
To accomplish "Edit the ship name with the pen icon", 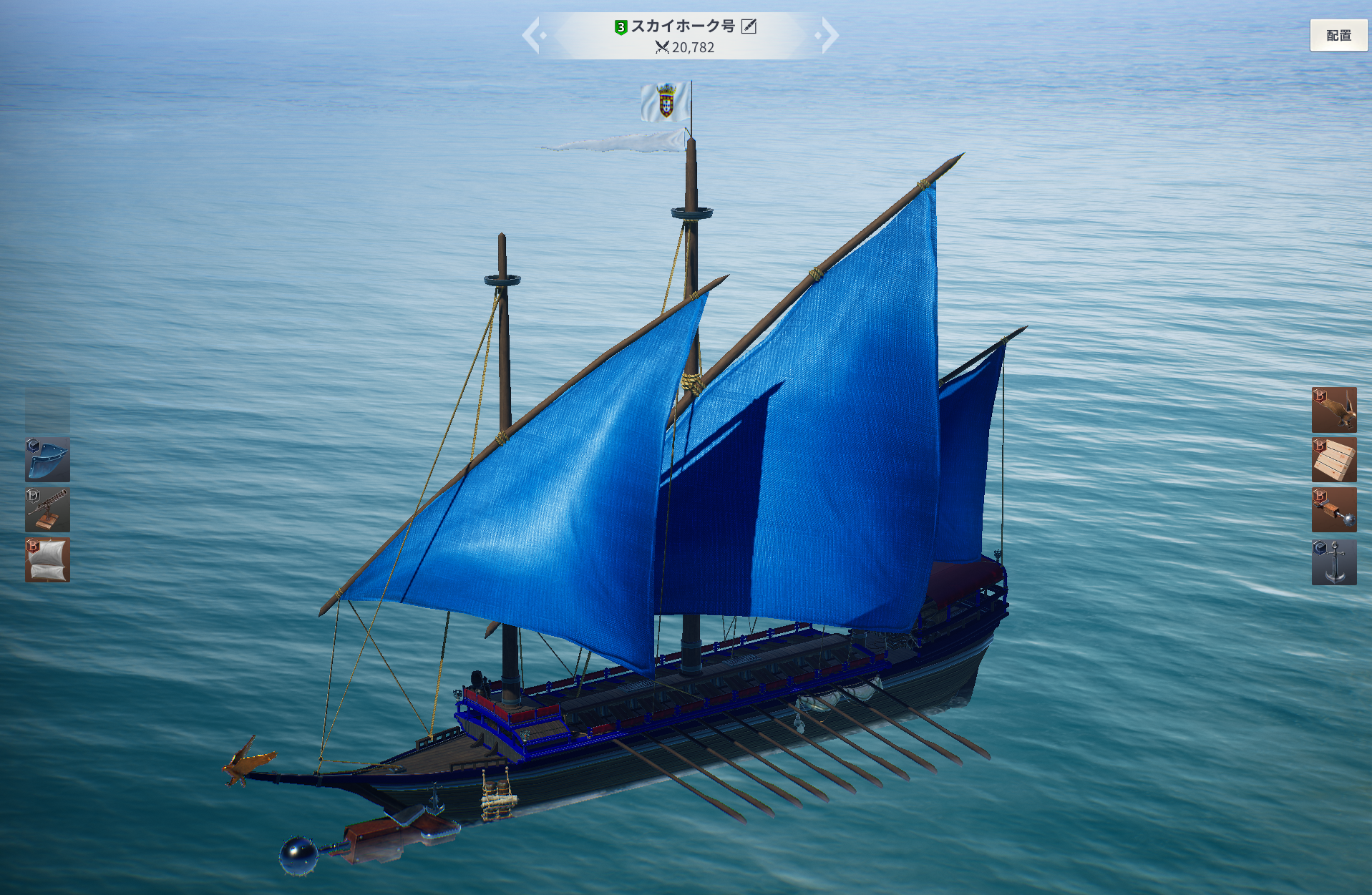I will [749, 26].
